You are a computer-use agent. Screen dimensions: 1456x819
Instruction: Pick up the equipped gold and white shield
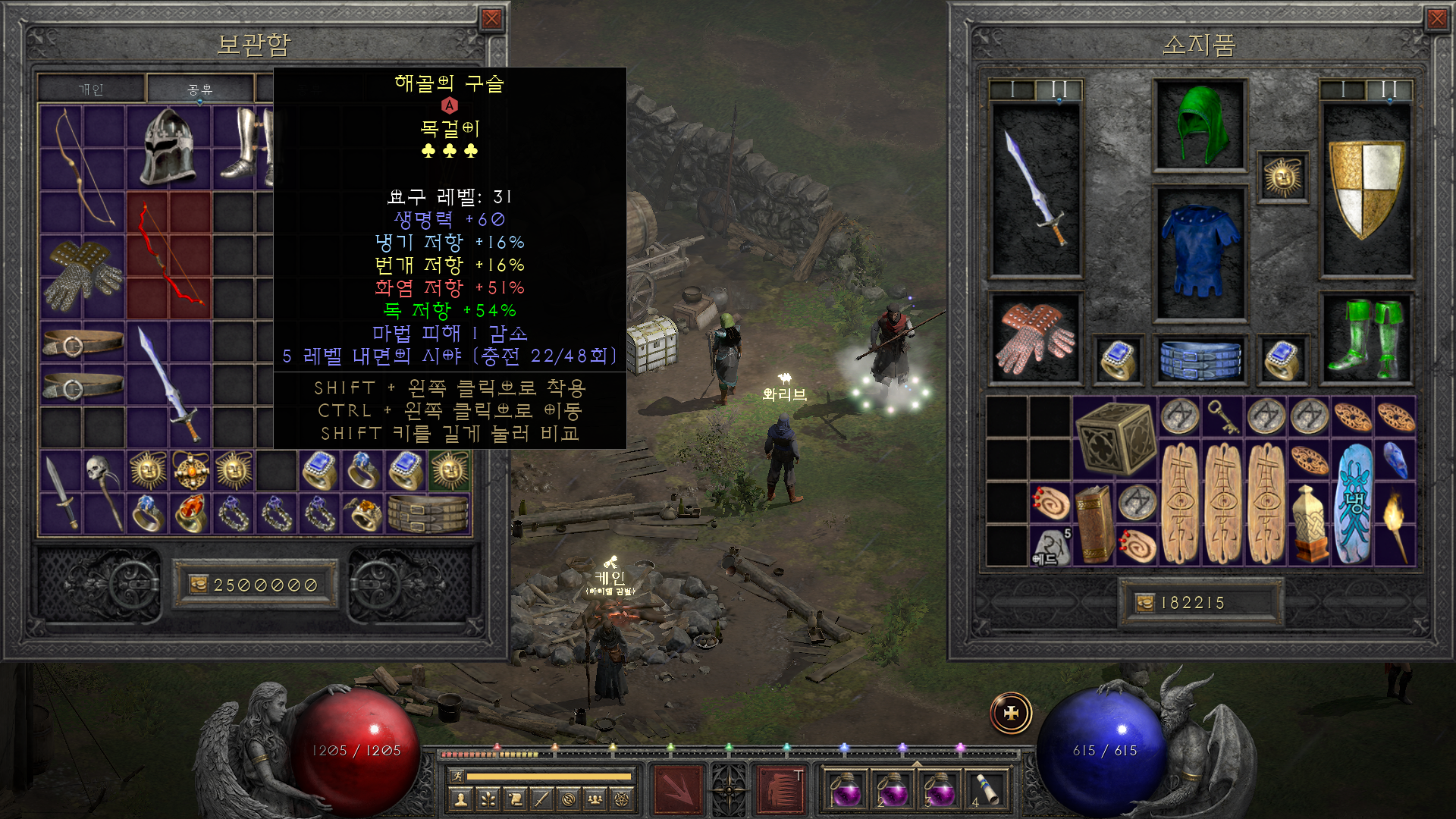click(x=1367, y=190)
